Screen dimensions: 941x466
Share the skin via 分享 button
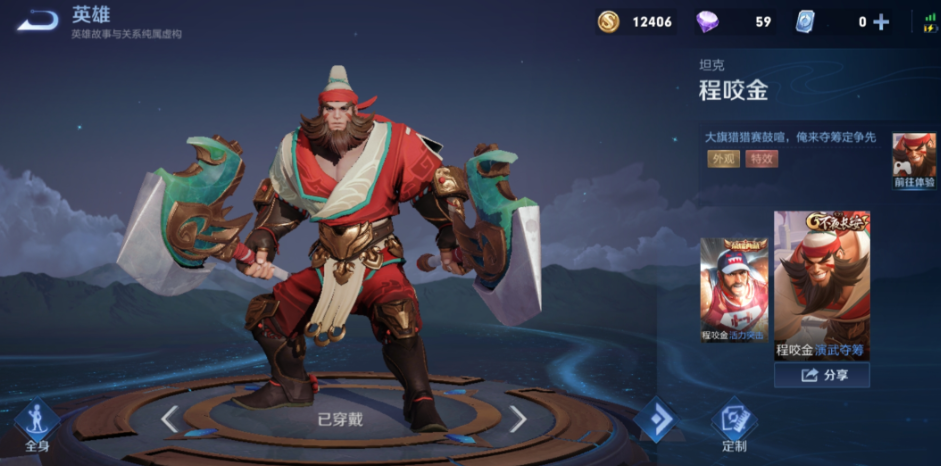coord(821,375)
